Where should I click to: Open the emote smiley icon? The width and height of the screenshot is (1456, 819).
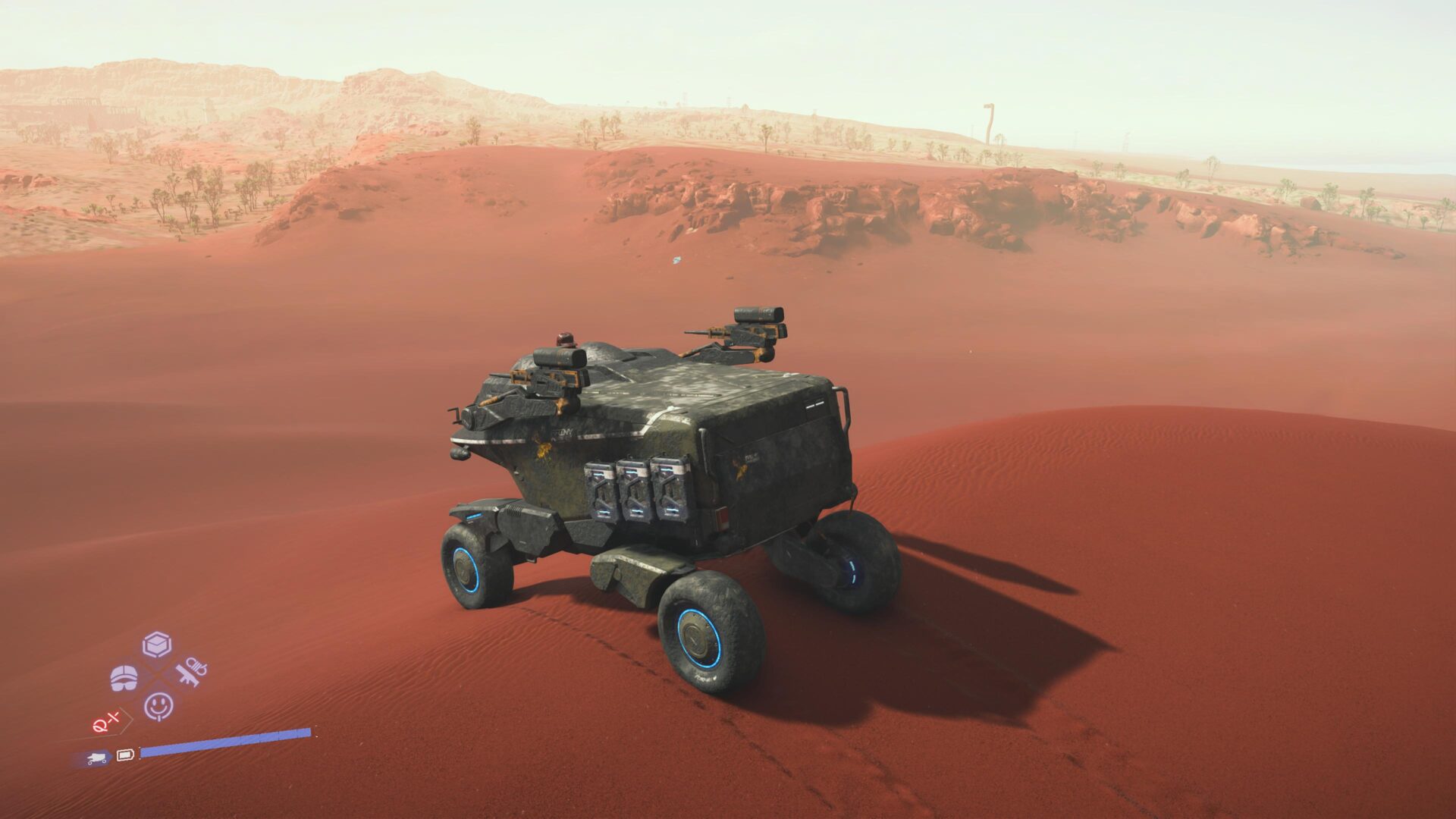[x=158, y=707]
